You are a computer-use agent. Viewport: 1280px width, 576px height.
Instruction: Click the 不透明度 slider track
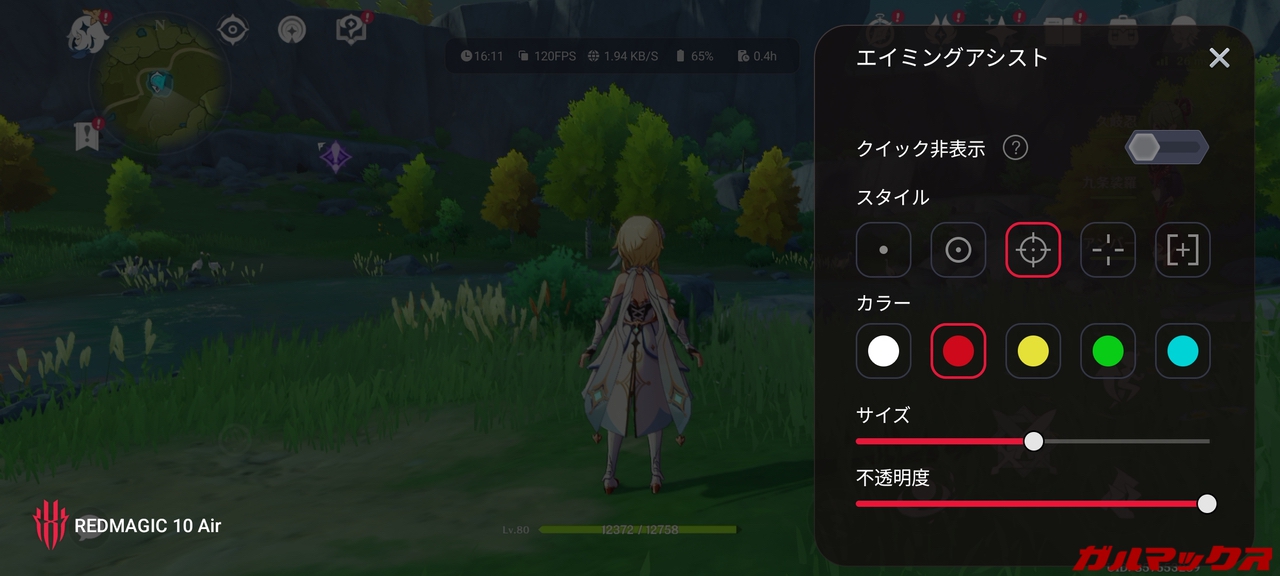1030,503
